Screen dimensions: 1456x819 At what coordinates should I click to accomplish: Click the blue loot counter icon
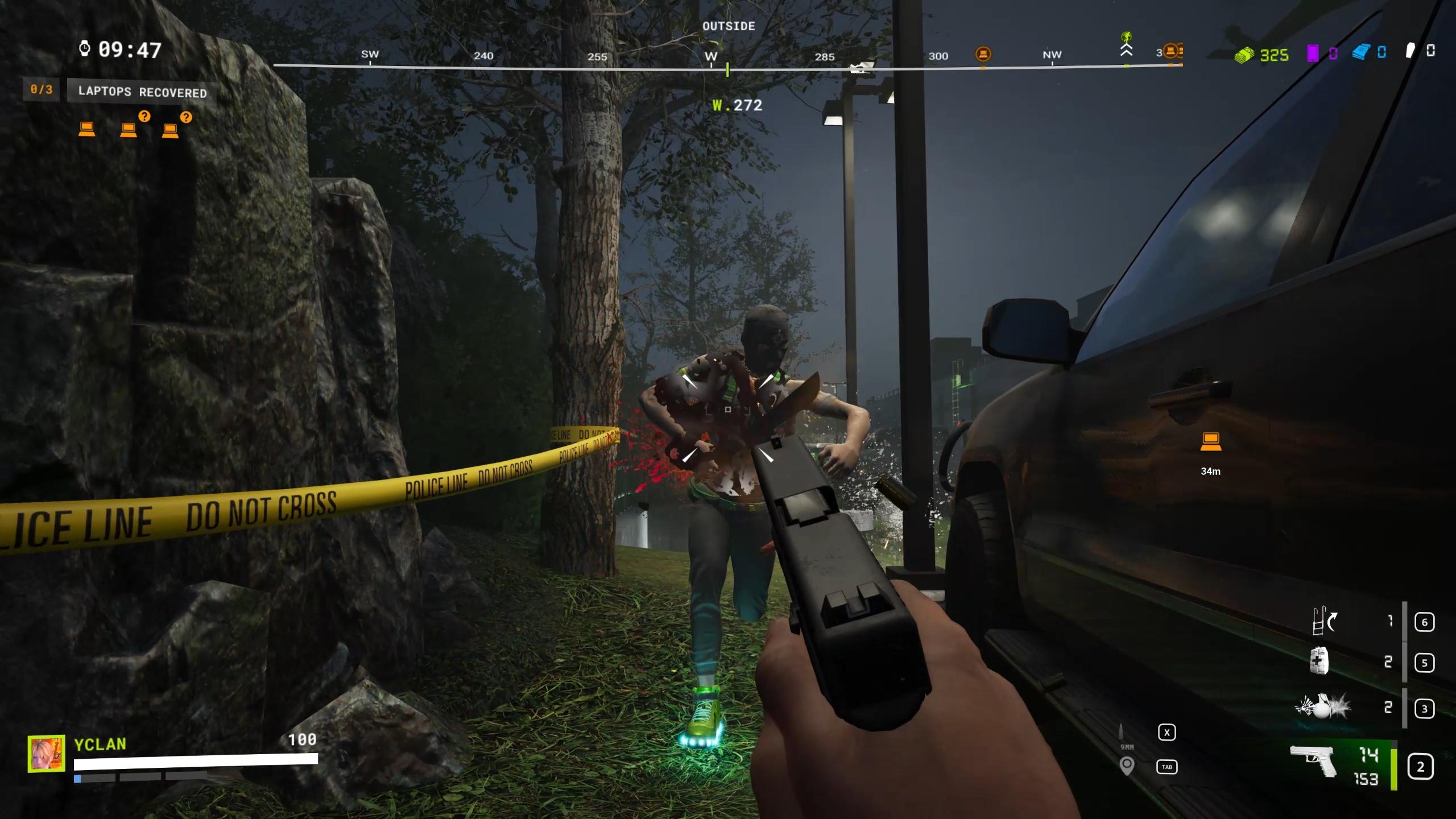pyautogui.click(x=1360, y=53)
